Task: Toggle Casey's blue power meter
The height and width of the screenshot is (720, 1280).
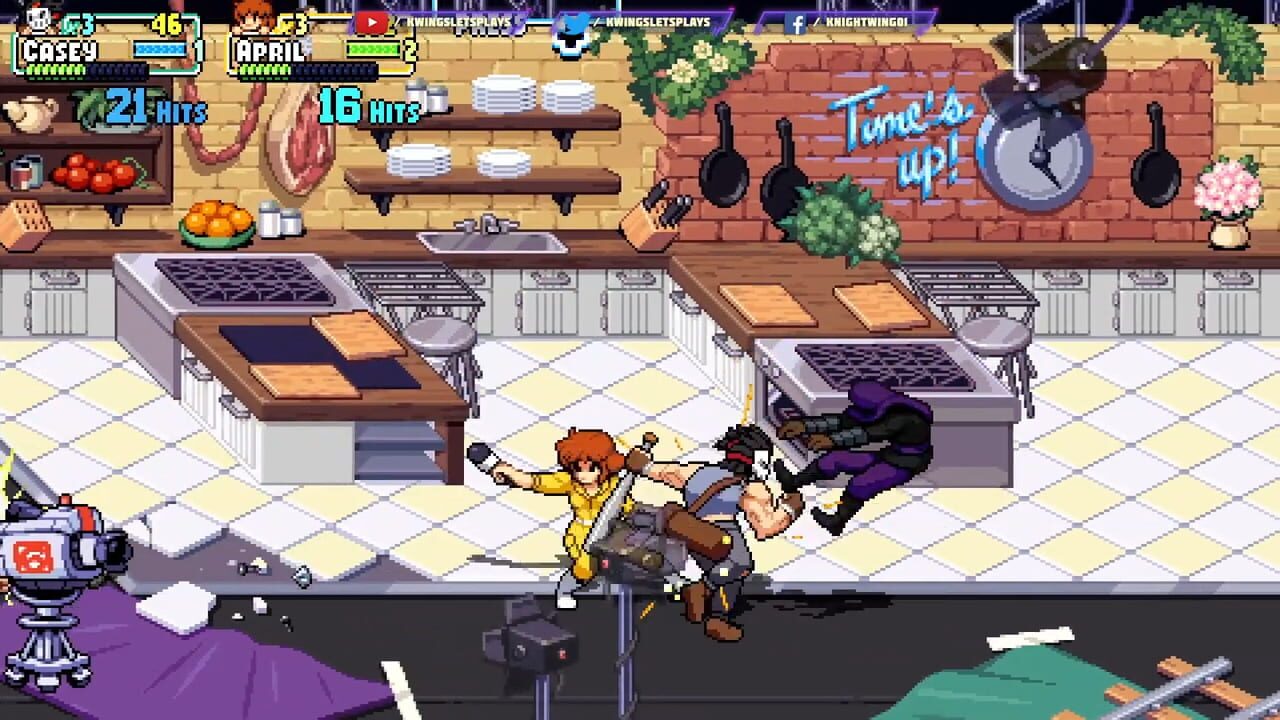Action: (160, 50)
